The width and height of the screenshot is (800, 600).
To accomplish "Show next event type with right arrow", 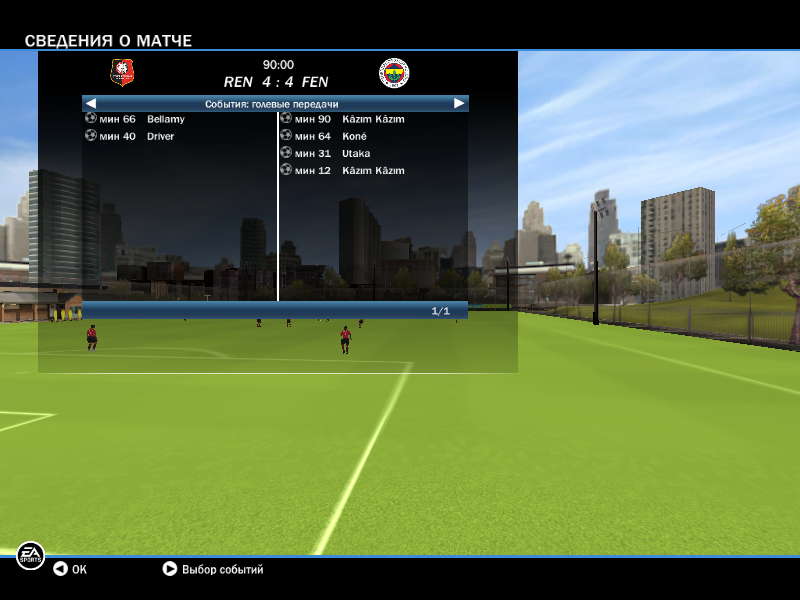I will pyautogui.click(x=459, y=103).
